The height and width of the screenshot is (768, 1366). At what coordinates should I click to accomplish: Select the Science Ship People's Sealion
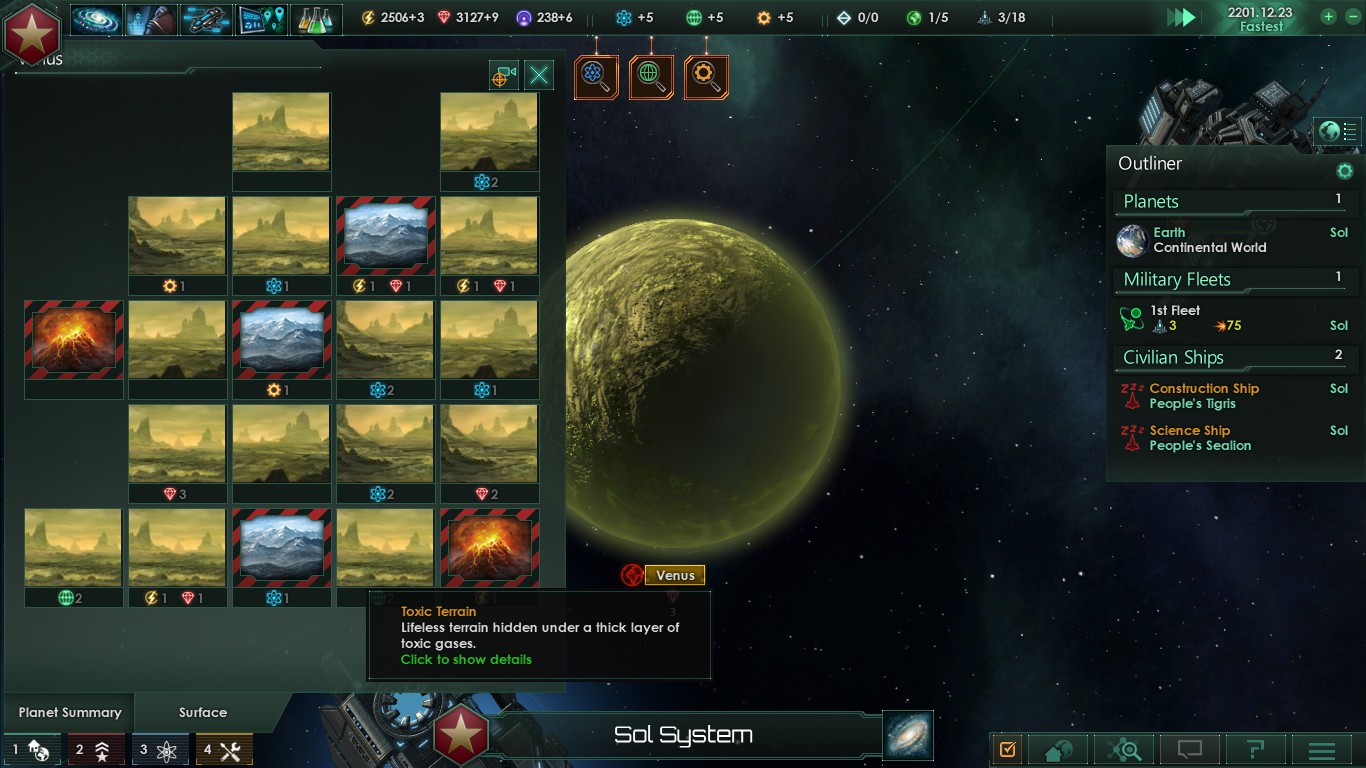coord(1199,438)
